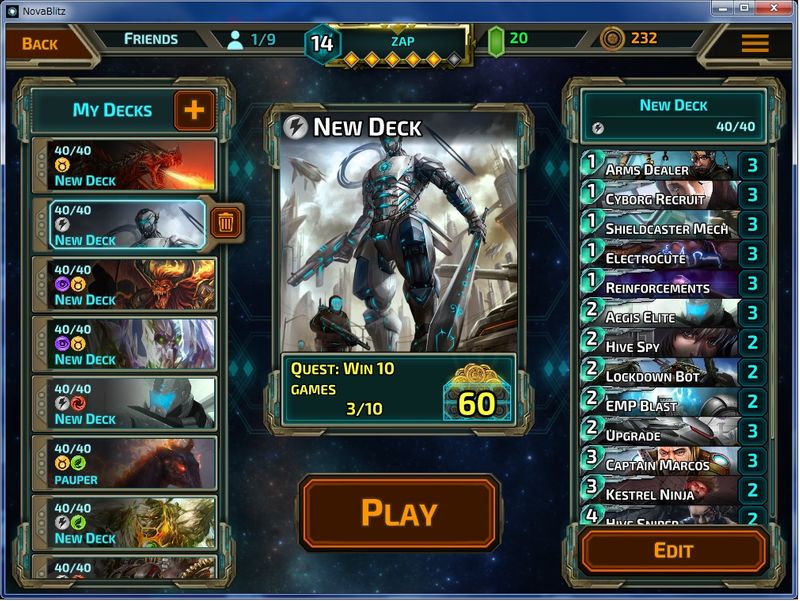The image size is (800, 601).
Task: Delete the selected deck with trash icon
Action: pos(226,222)
